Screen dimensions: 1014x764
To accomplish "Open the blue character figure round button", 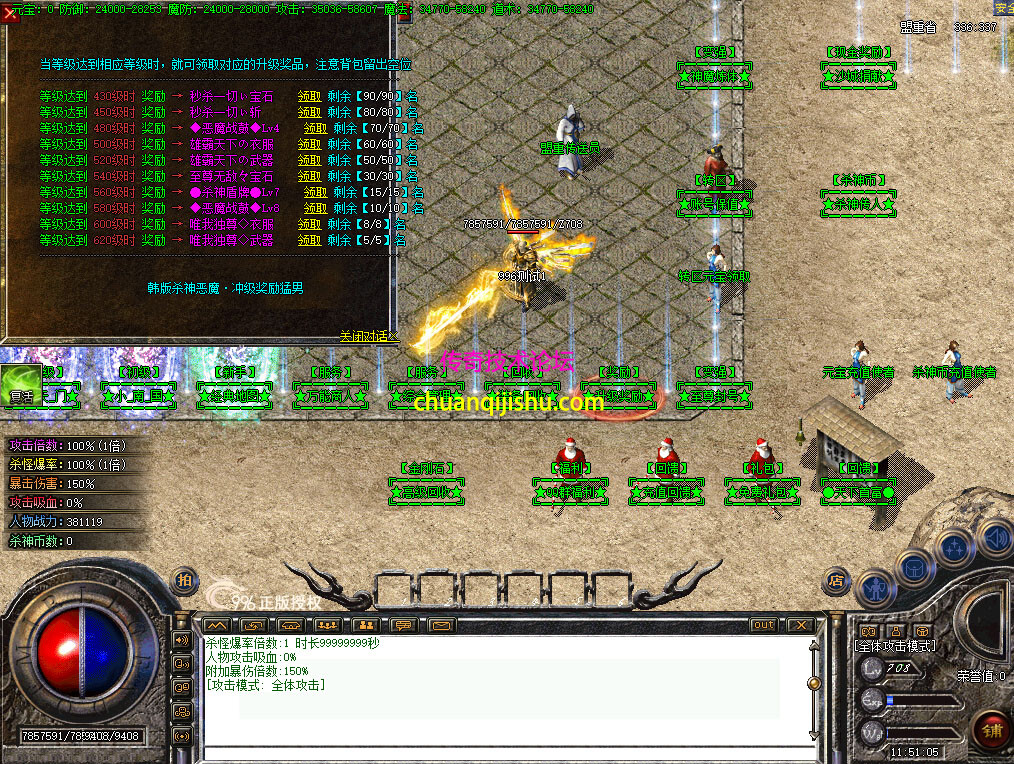I will (876, 588).
